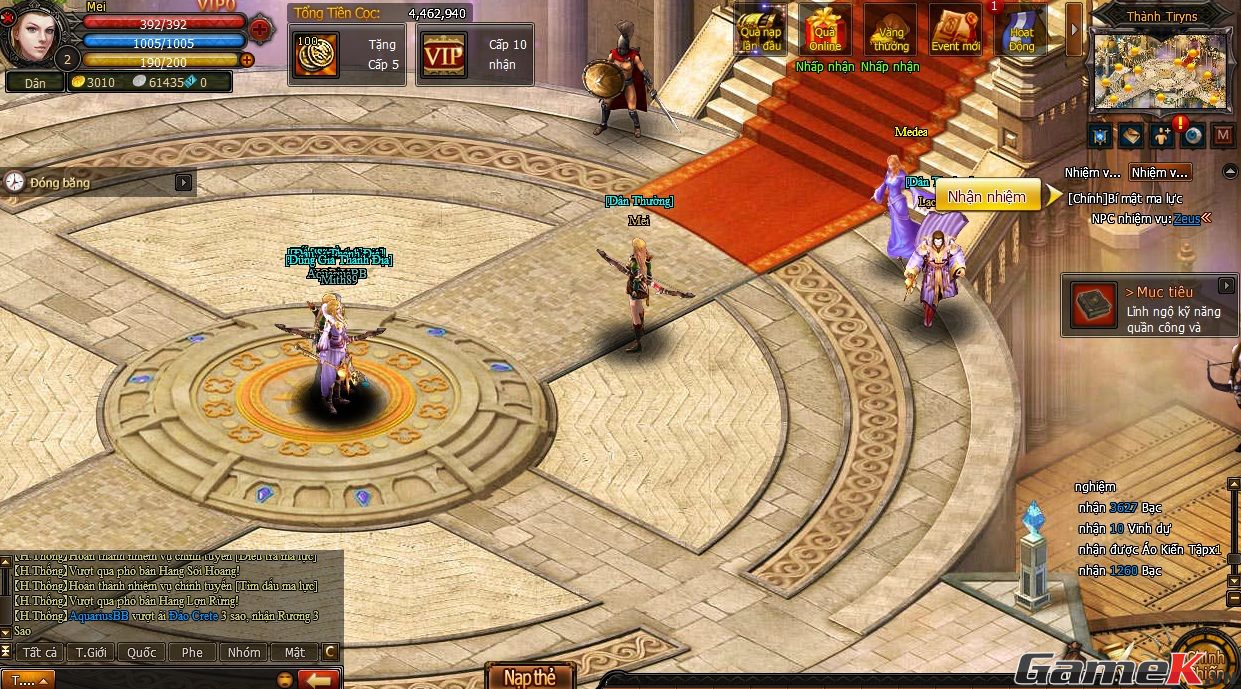Switch chat to the Tất cả tab

(x=40, y=652)
